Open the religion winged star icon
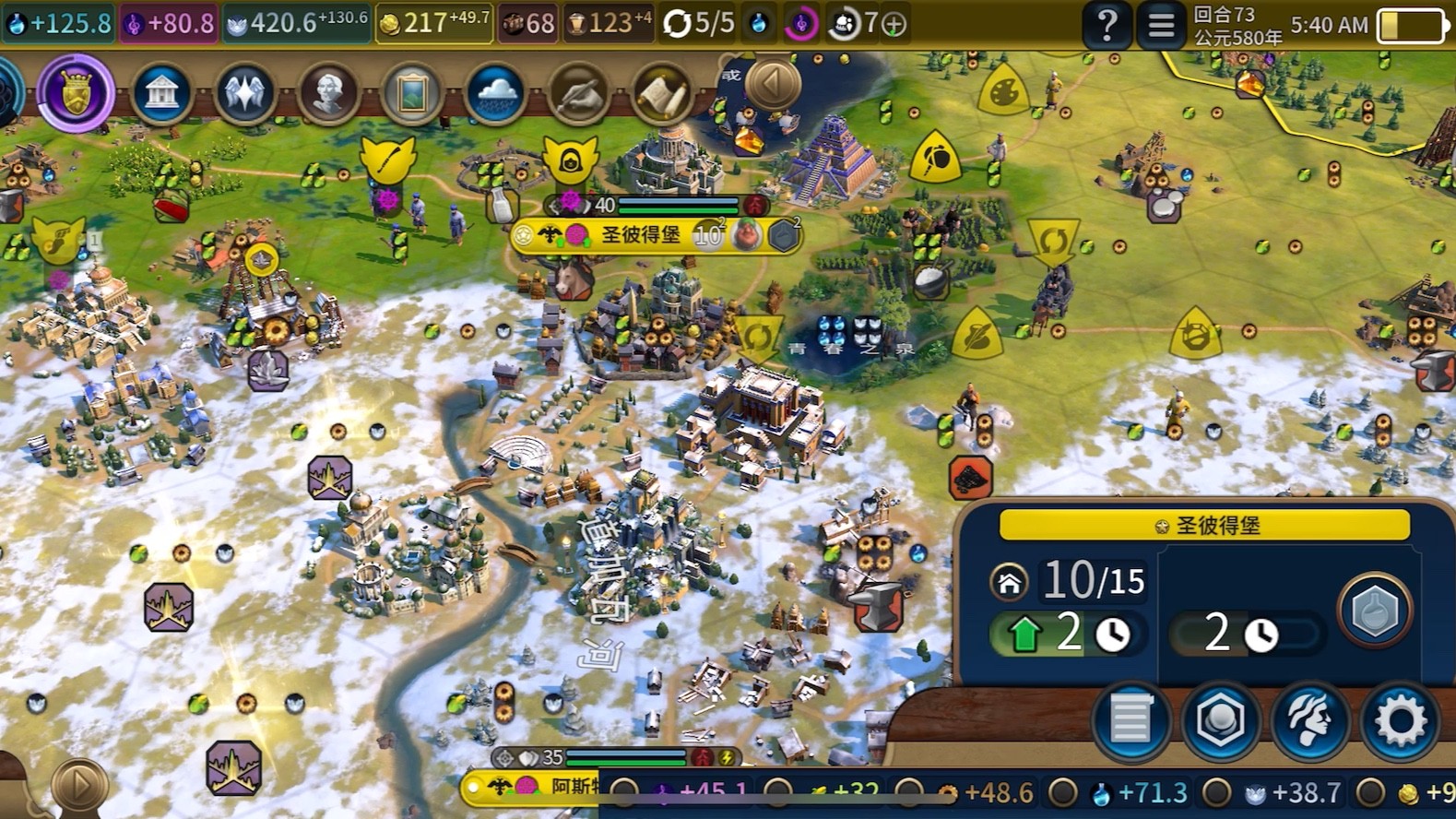 coord(244,93)
